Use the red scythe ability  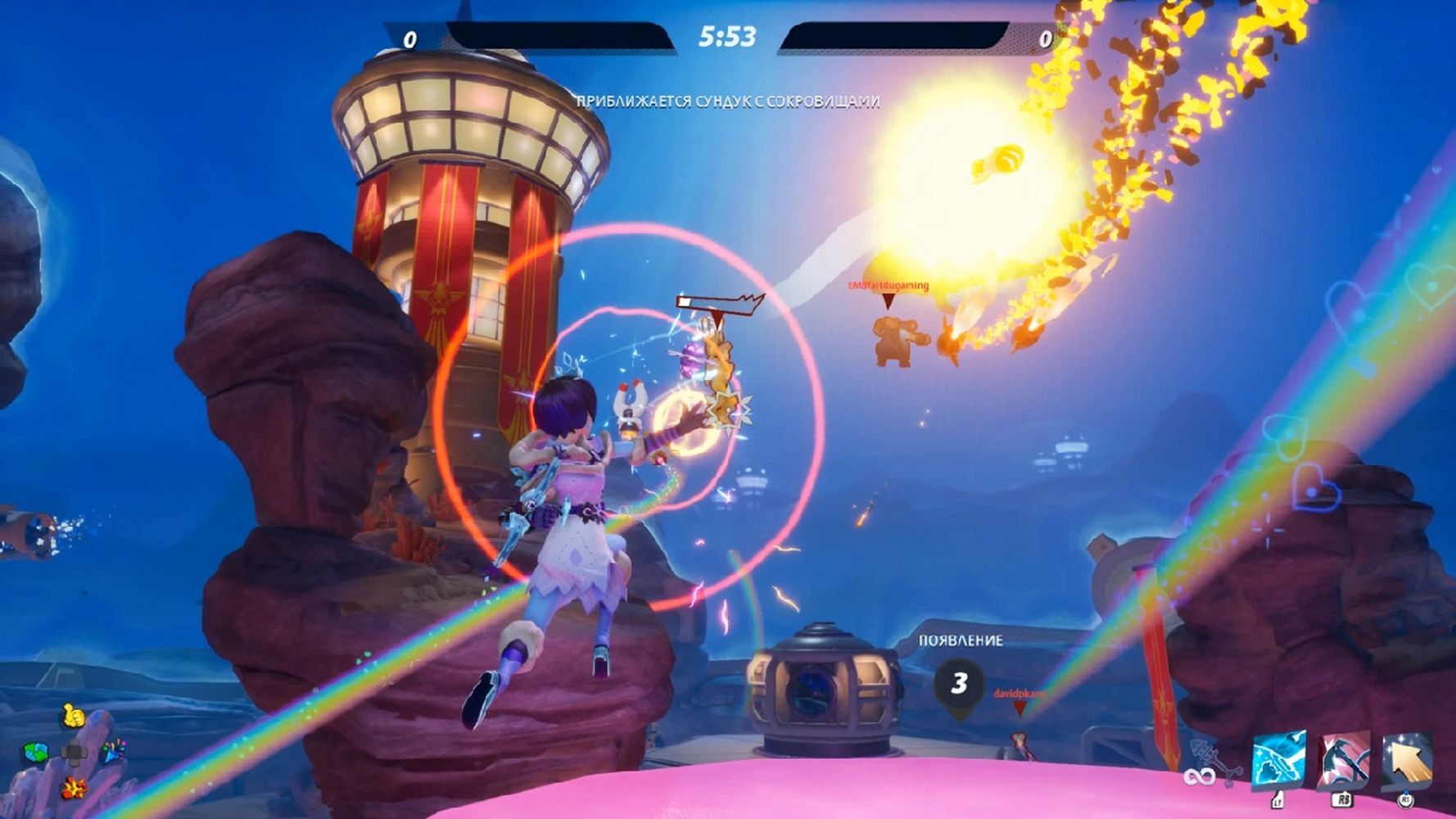pos(1343,761)
